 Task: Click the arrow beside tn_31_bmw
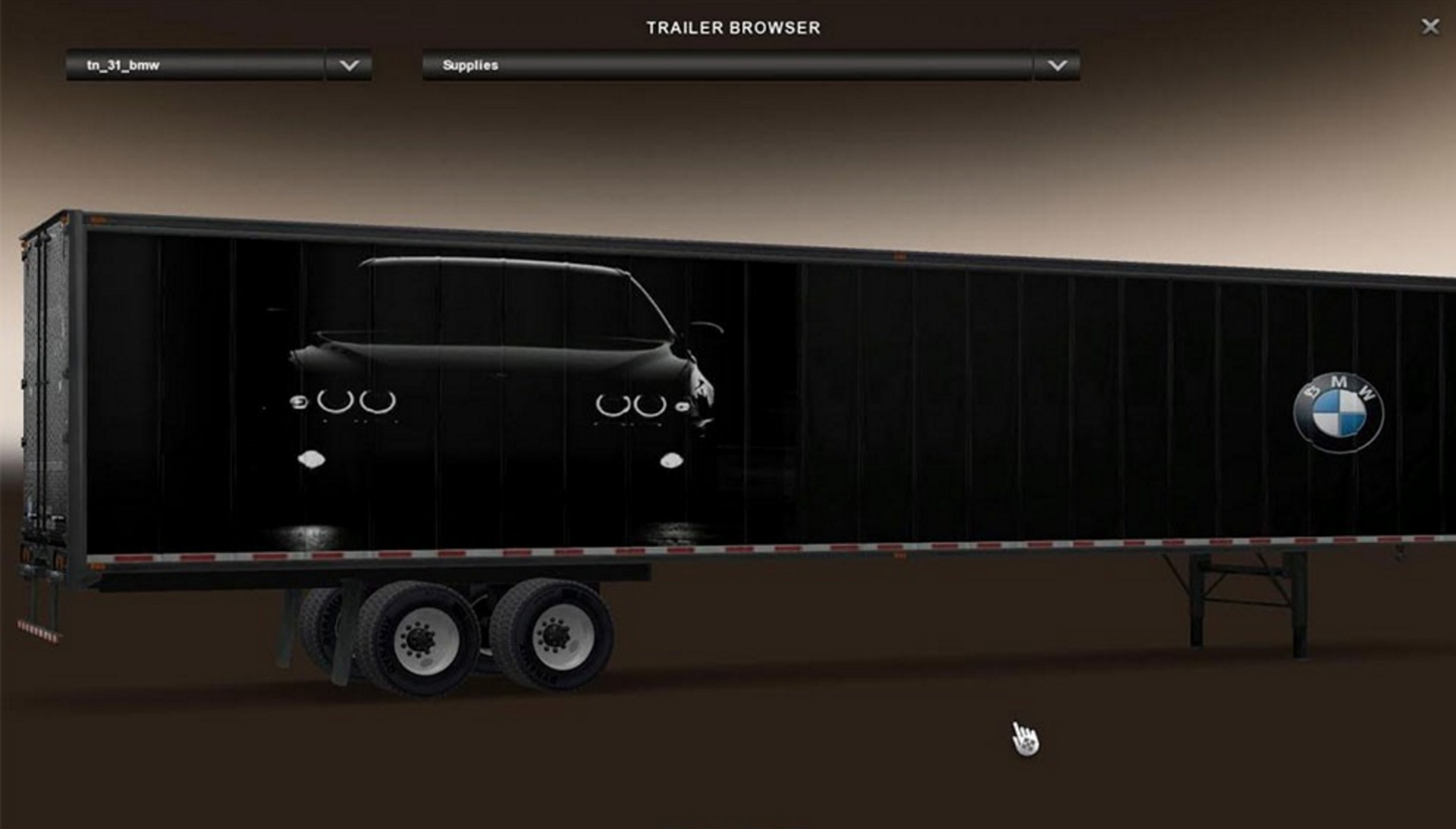click(x=349, y=65)
